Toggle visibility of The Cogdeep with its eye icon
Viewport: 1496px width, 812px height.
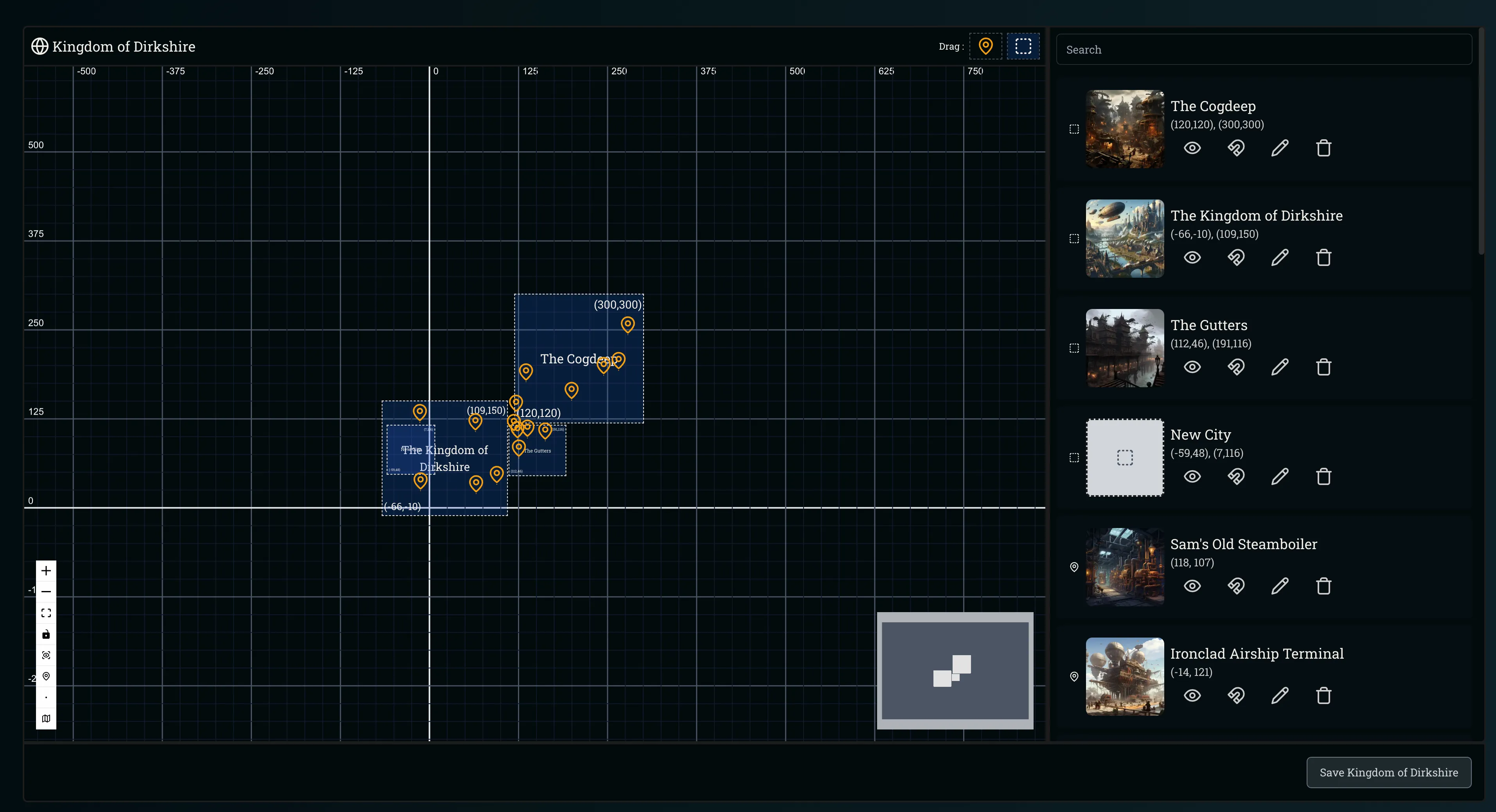tap(1192, 147)
